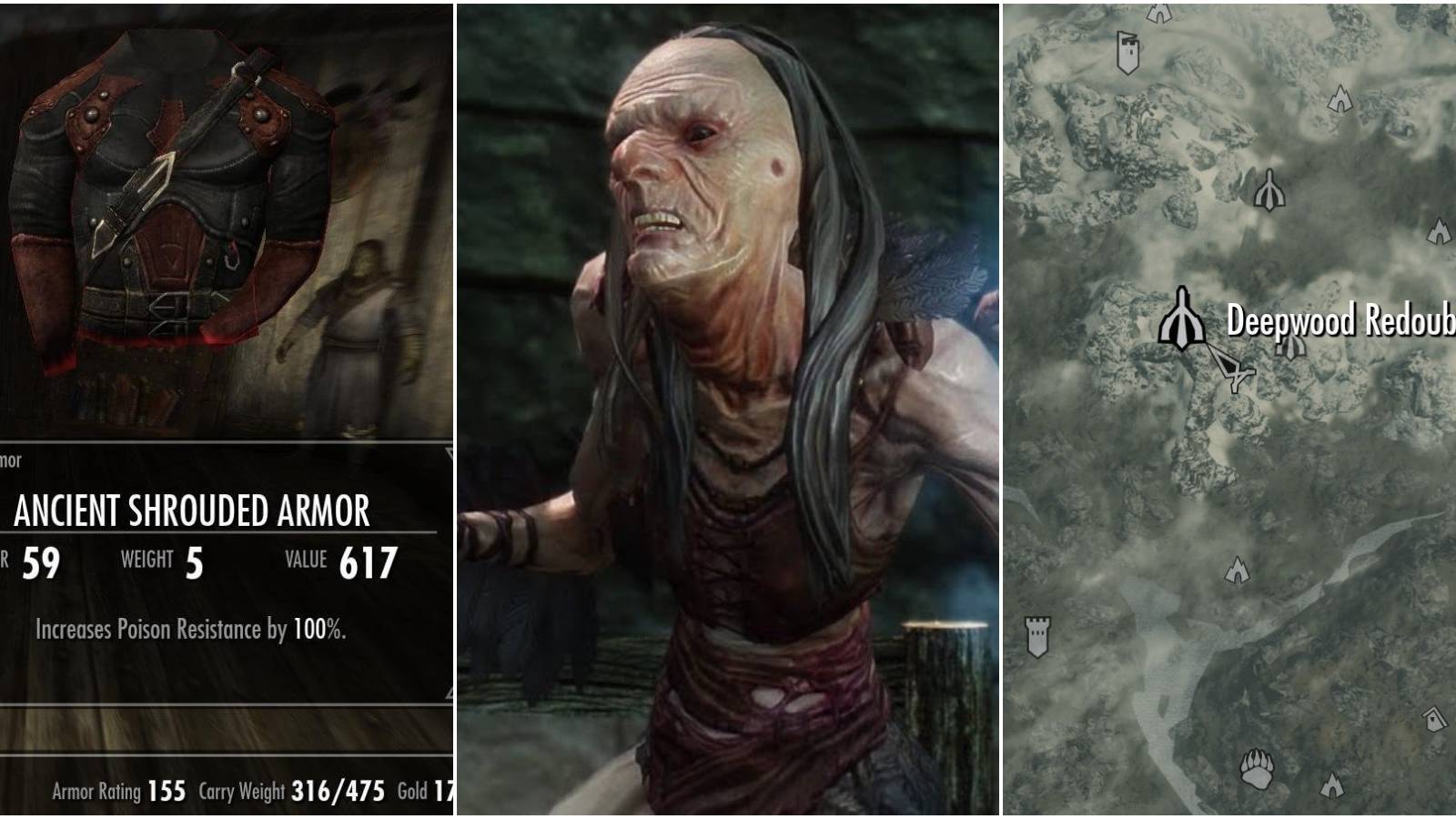Screen dimensions: 1456x819
Task: Open the shack marker at bottom right
Action: point(1434,719)
